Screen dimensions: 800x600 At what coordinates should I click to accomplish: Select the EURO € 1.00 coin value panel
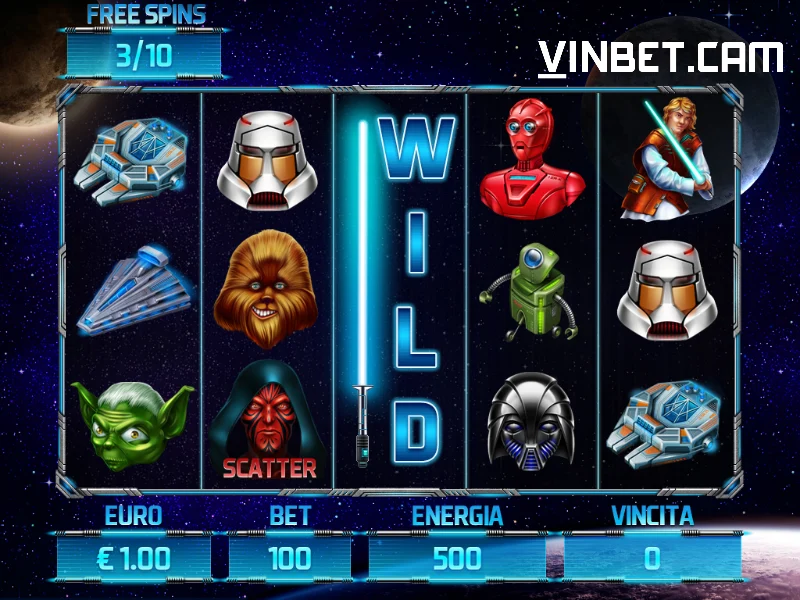coord(133,558)
